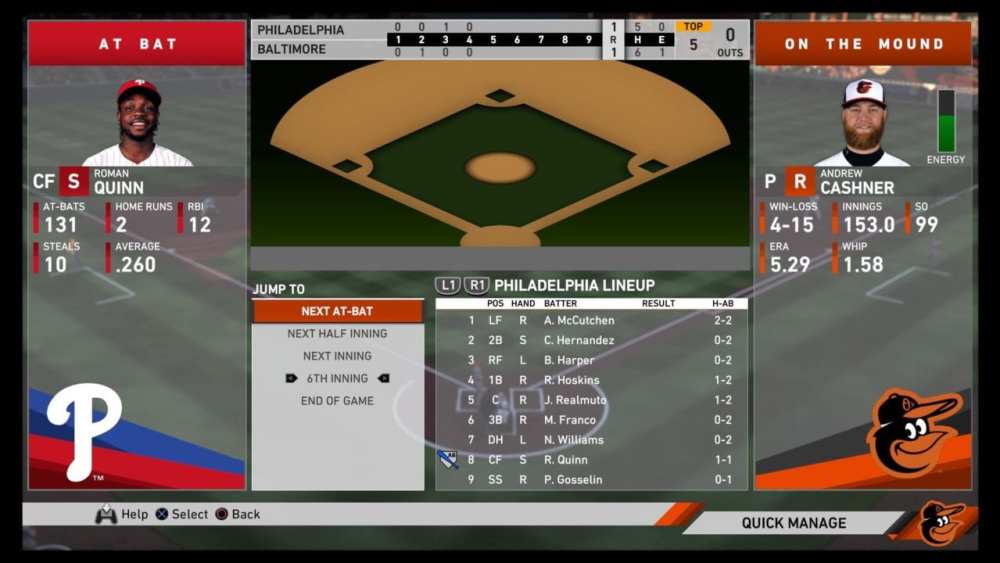Select R. Quinn lineup row
Screen dimensions: 1000x563
591,460
